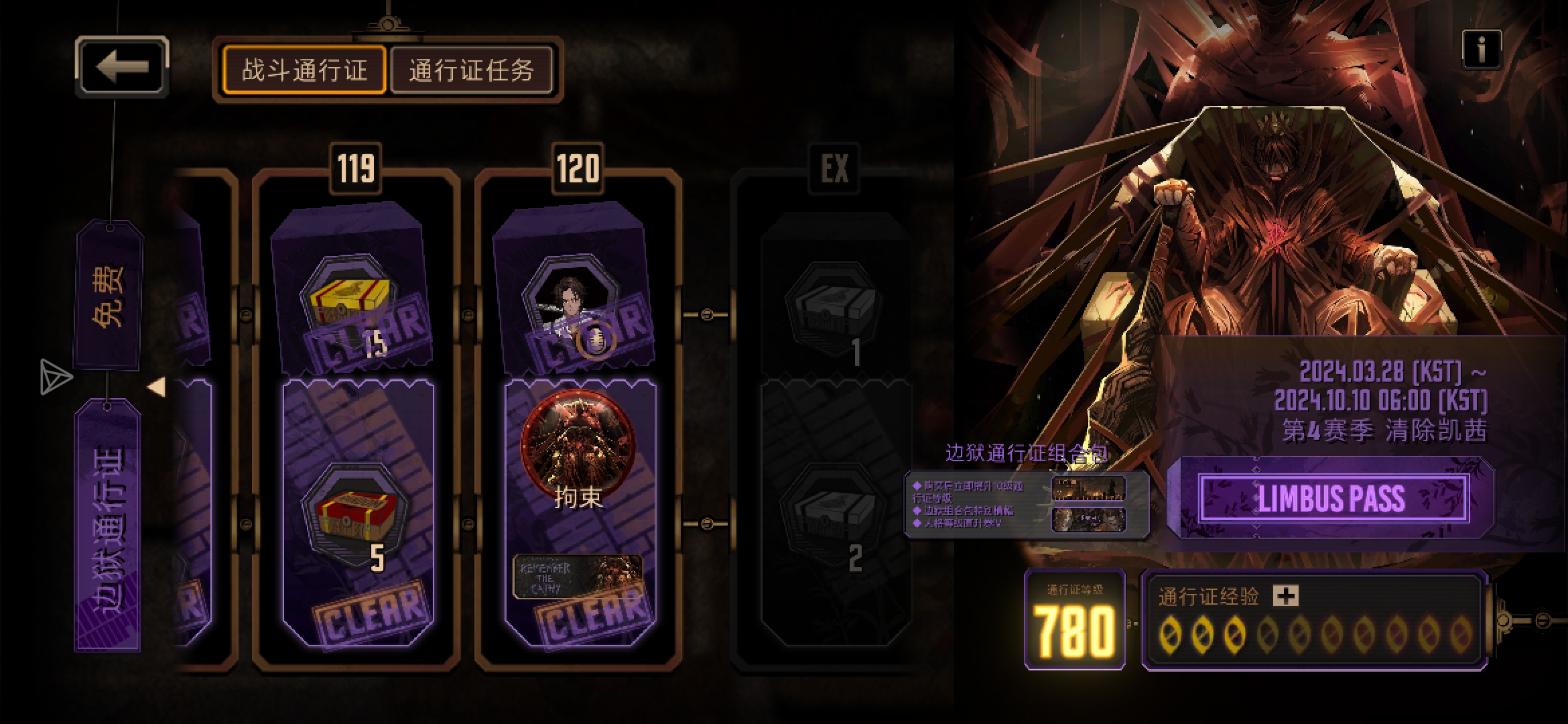
Task: Tap the paper-plane triangle icon
Action: (55, 377)
